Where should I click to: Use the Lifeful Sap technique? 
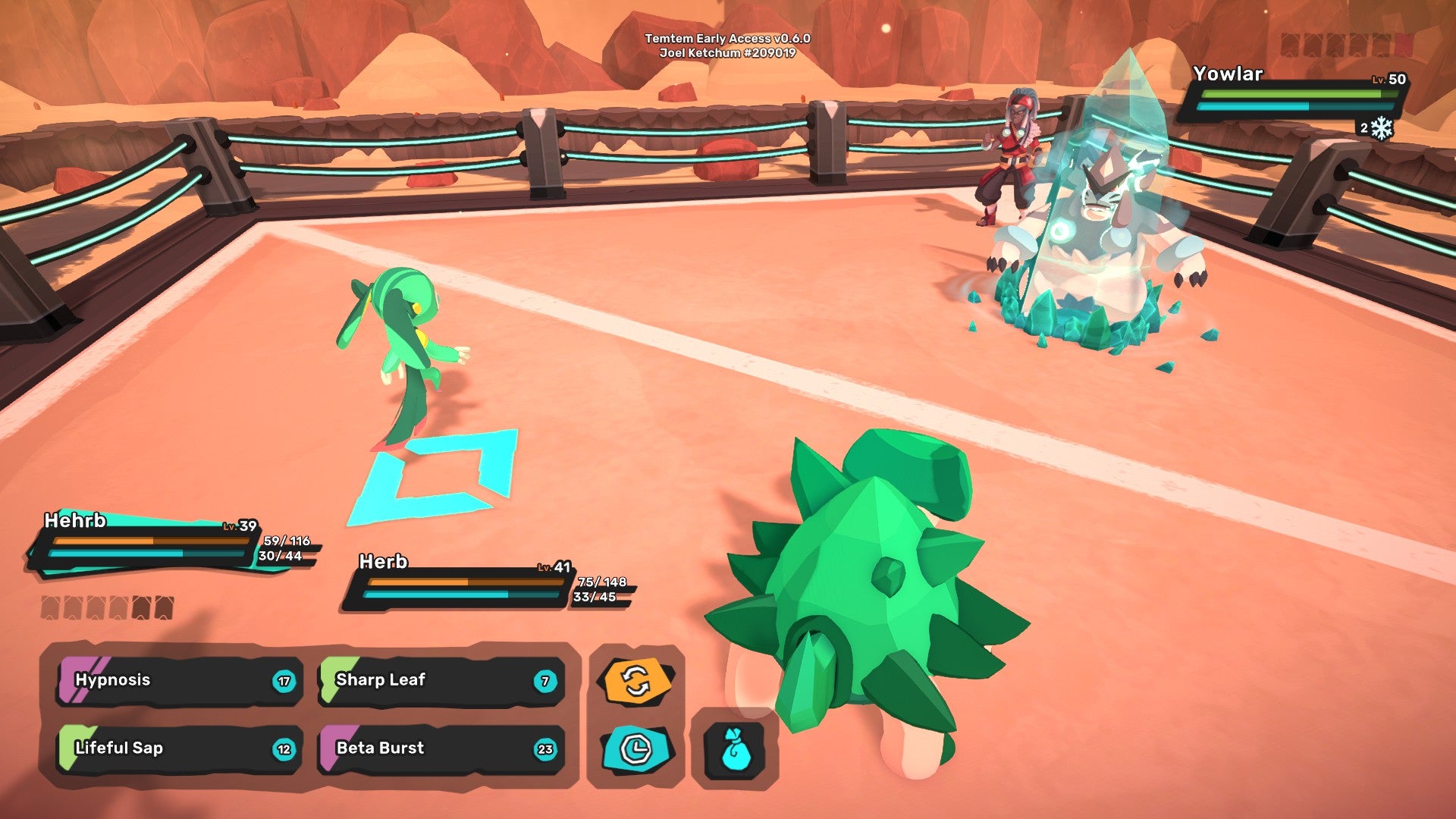174,748
